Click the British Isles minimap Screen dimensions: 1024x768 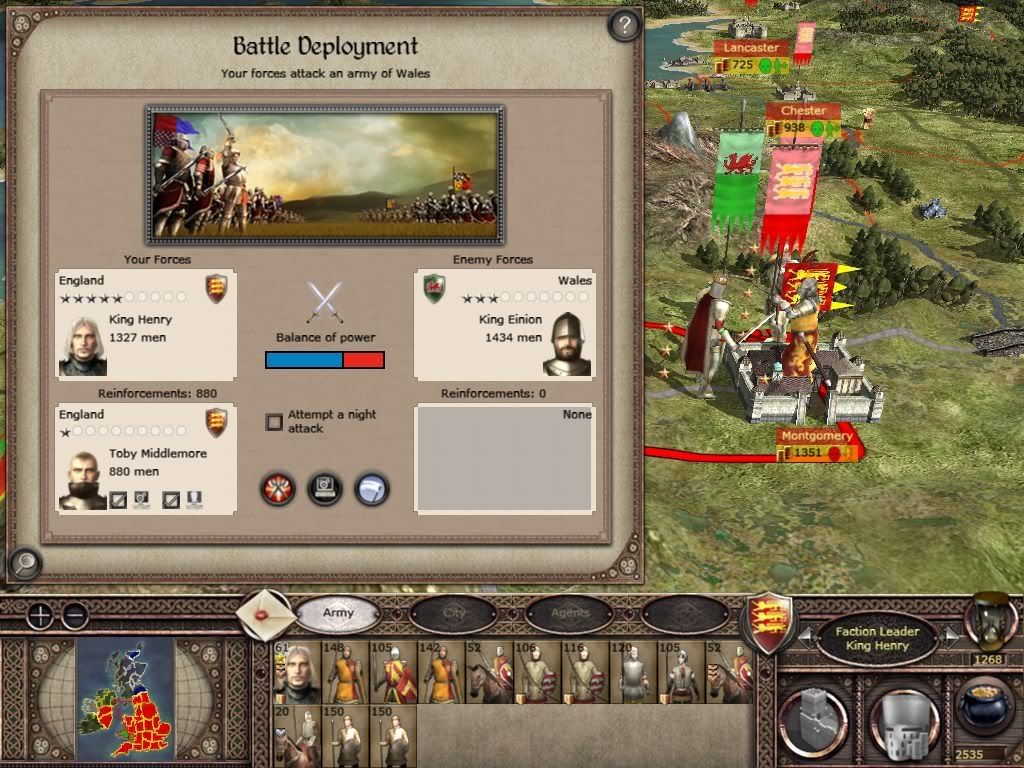point(125,696)
